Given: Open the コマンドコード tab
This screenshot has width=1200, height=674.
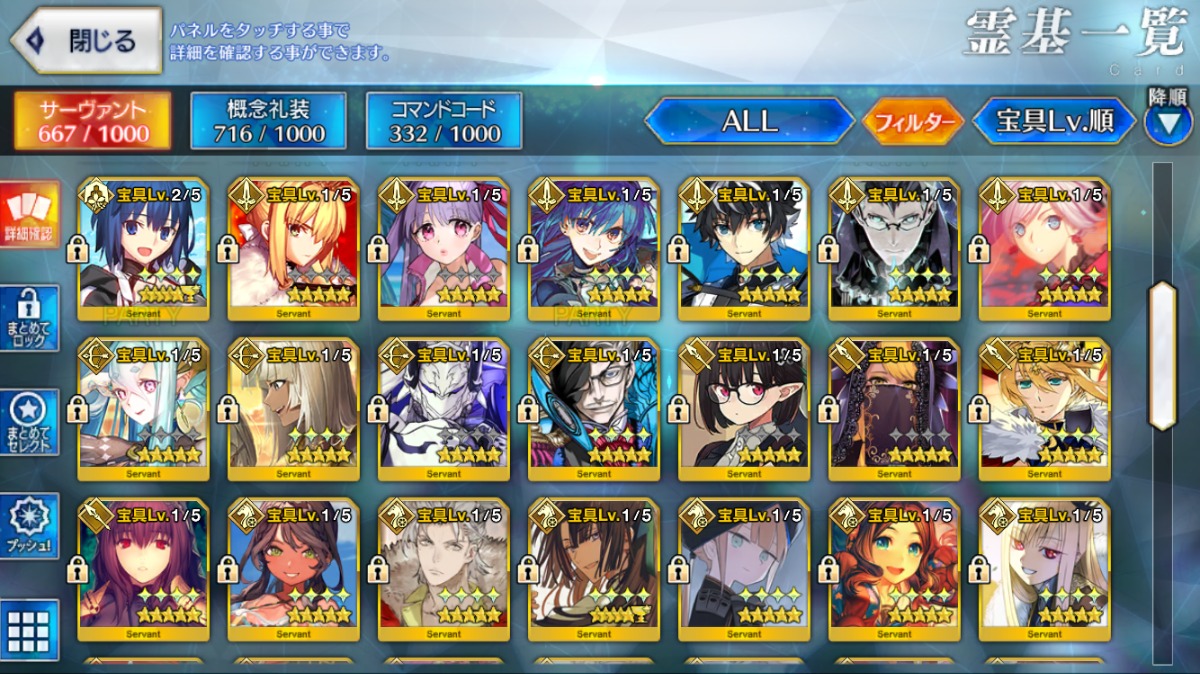Looking at the screenshot, I should point(444,121).
